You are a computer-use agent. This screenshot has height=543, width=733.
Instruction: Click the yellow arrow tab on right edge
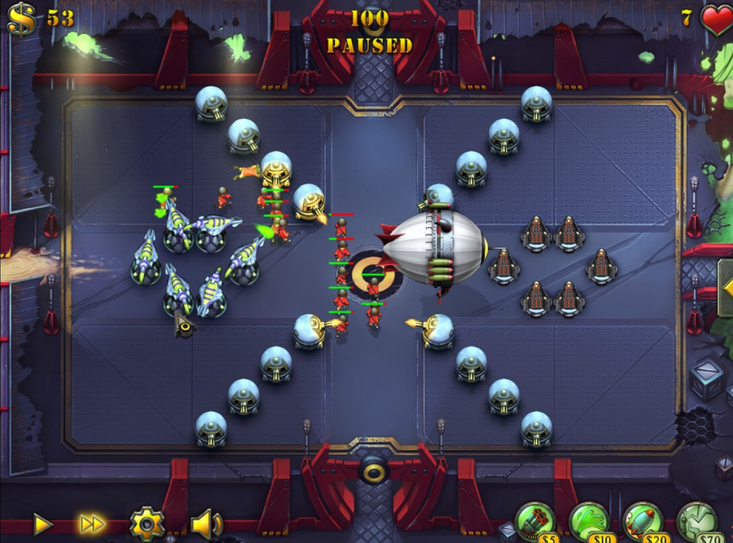(x=724, y=288)
